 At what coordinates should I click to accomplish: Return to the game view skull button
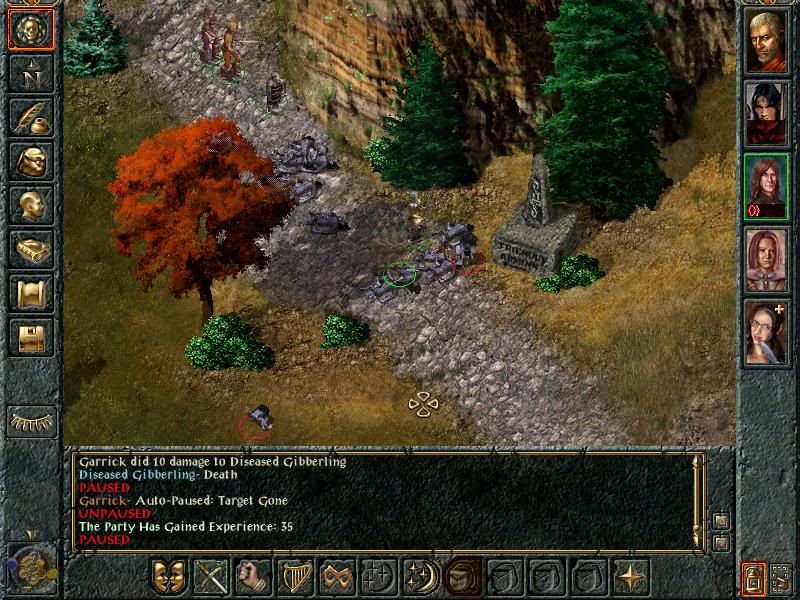[31, 30]
